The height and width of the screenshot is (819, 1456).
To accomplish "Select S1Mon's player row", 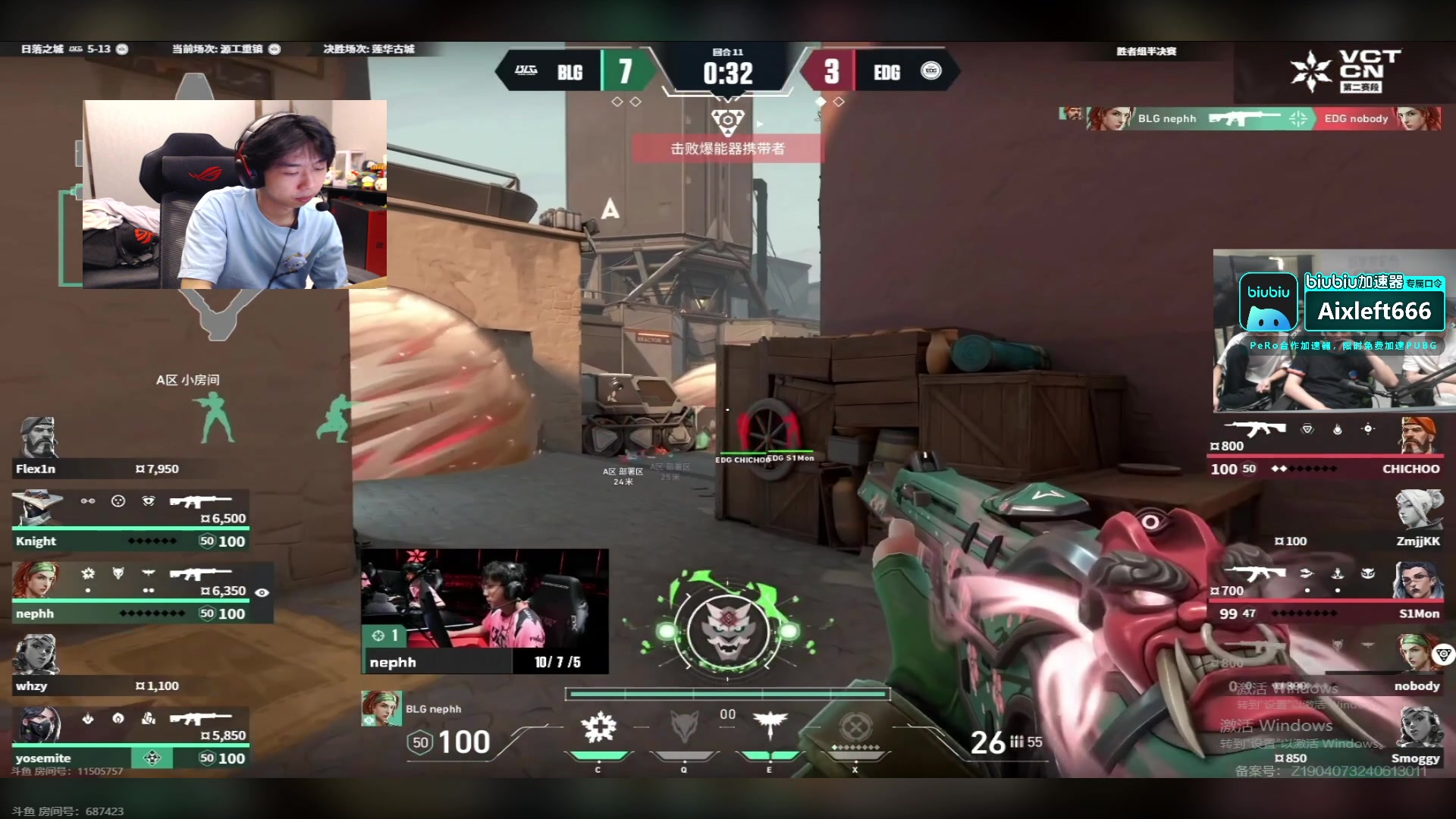I will click(1327, 613).
